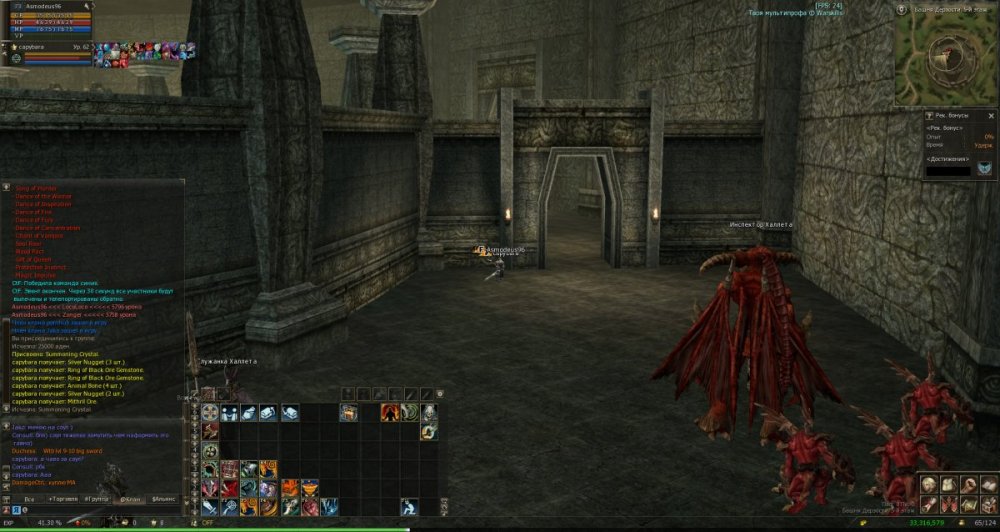1000x532 pixels.
Task: Show the Все chat tab
Action: click(30, 497)
